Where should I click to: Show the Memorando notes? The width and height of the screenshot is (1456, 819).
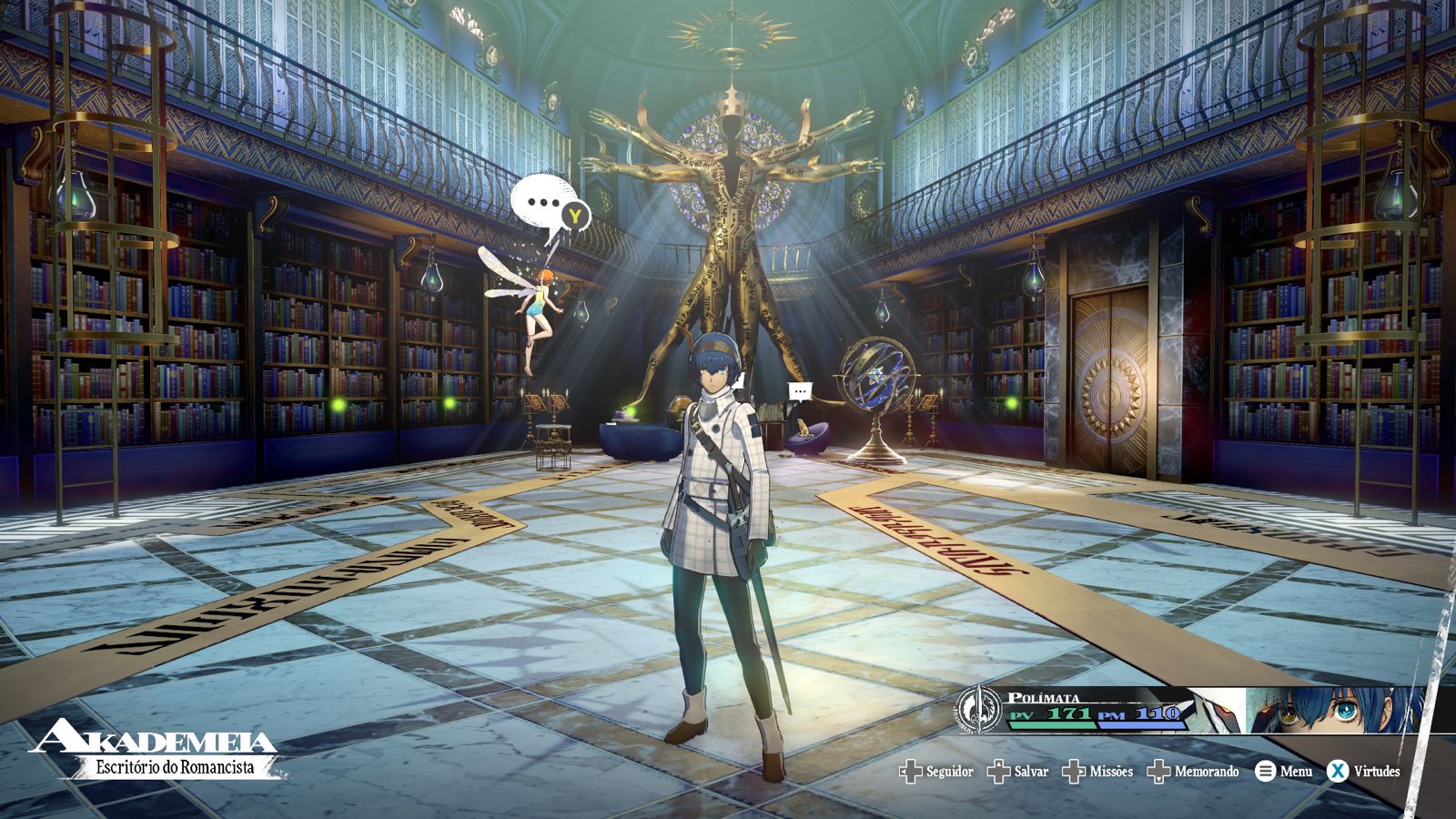coord(1194,772)
